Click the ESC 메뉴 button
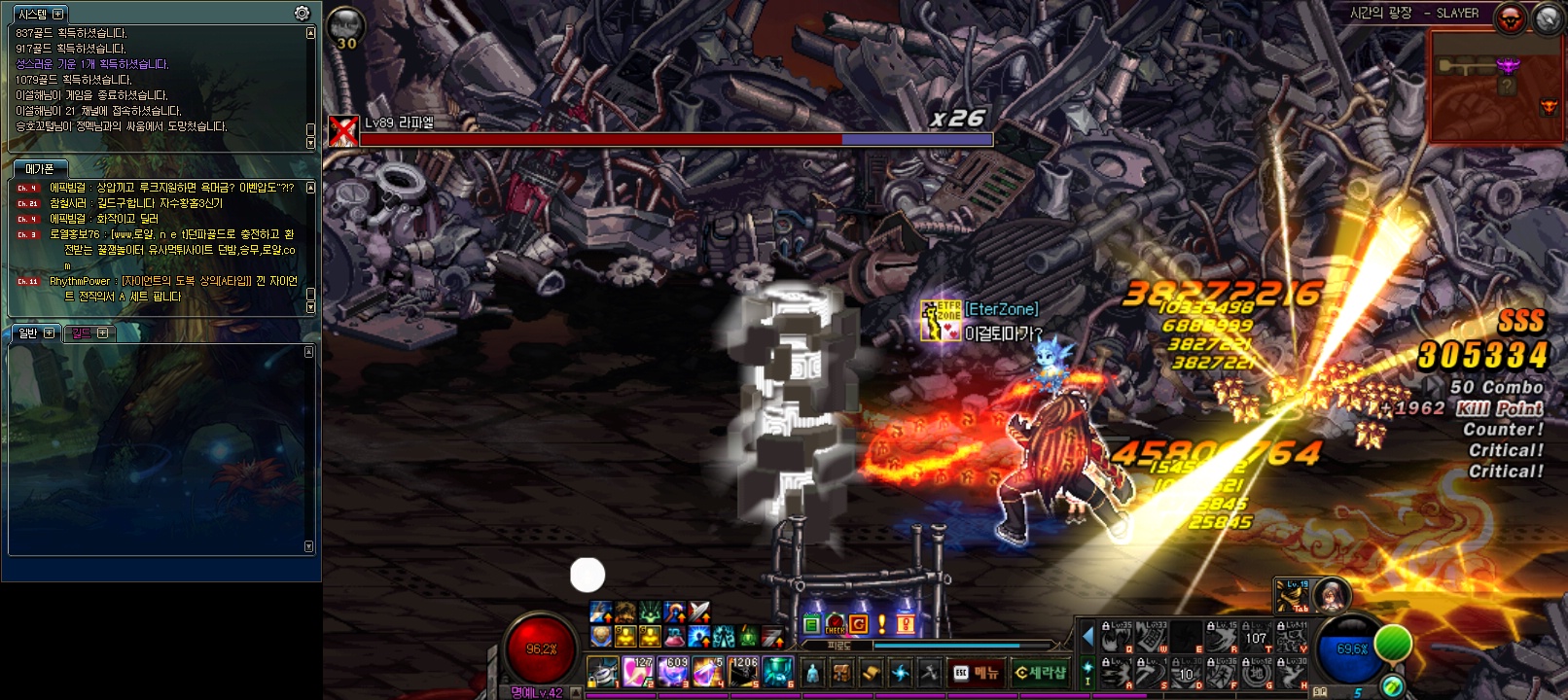 pyautogui.click(x=976, y=673)
